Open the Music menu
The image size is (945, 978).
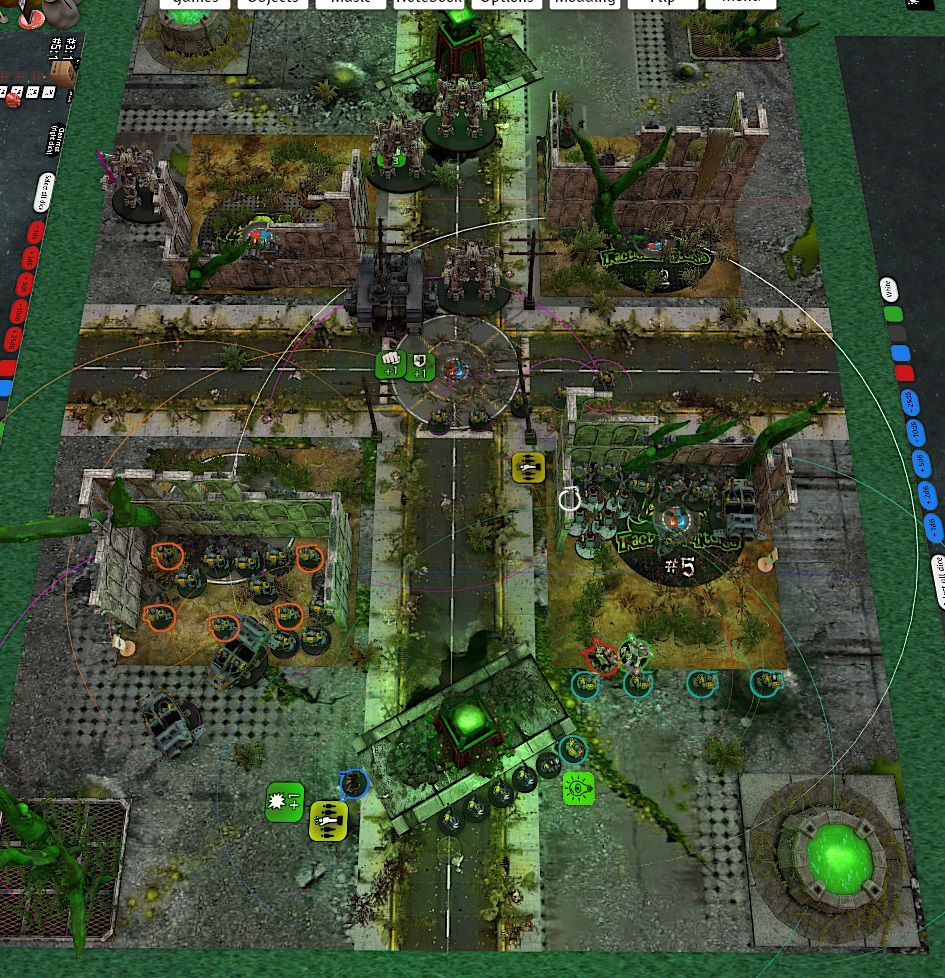350,3
